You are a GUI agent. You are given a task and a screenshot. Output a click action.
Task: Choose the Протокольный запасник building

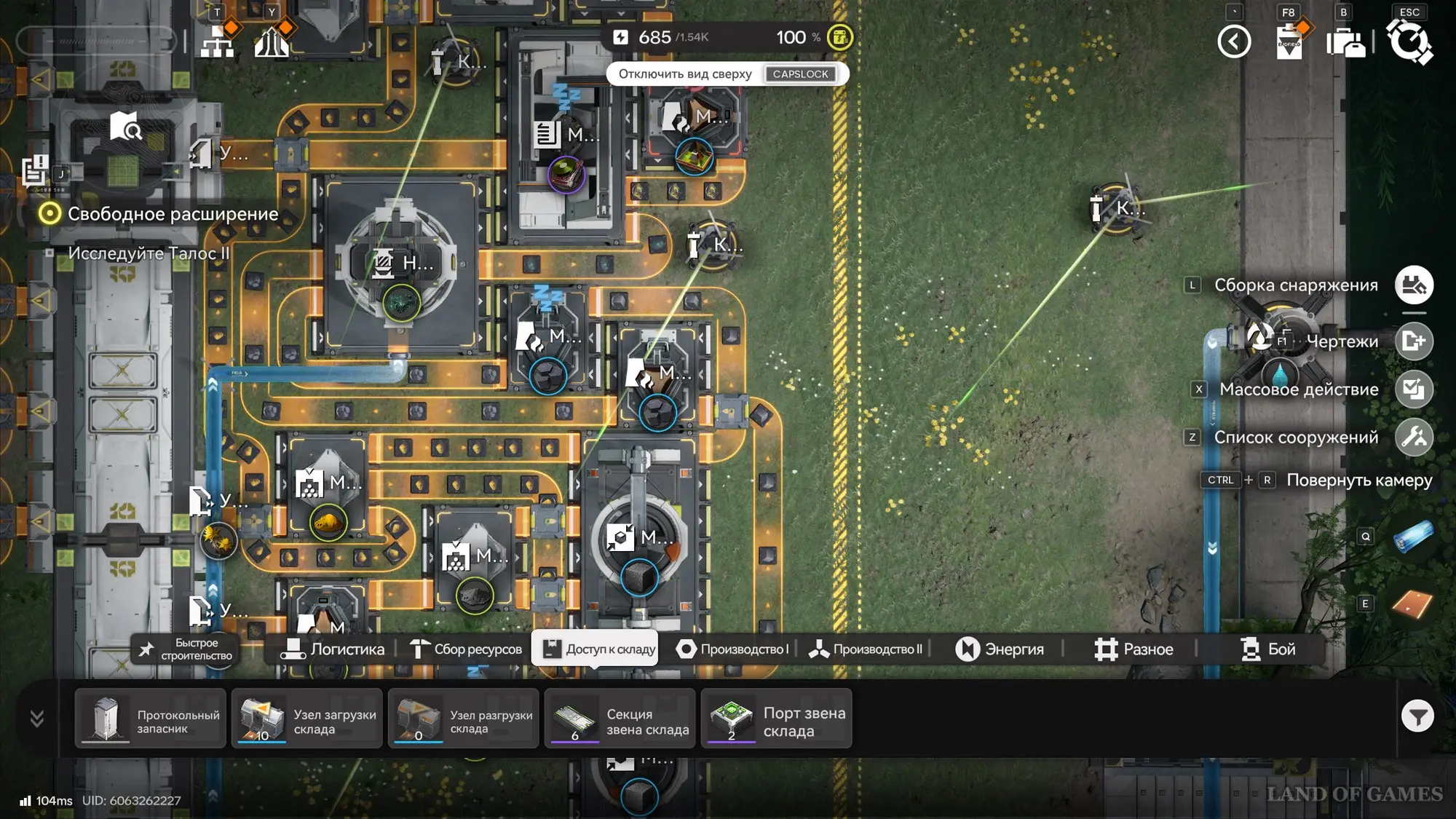pyautogui.click(x=151, y=719)
